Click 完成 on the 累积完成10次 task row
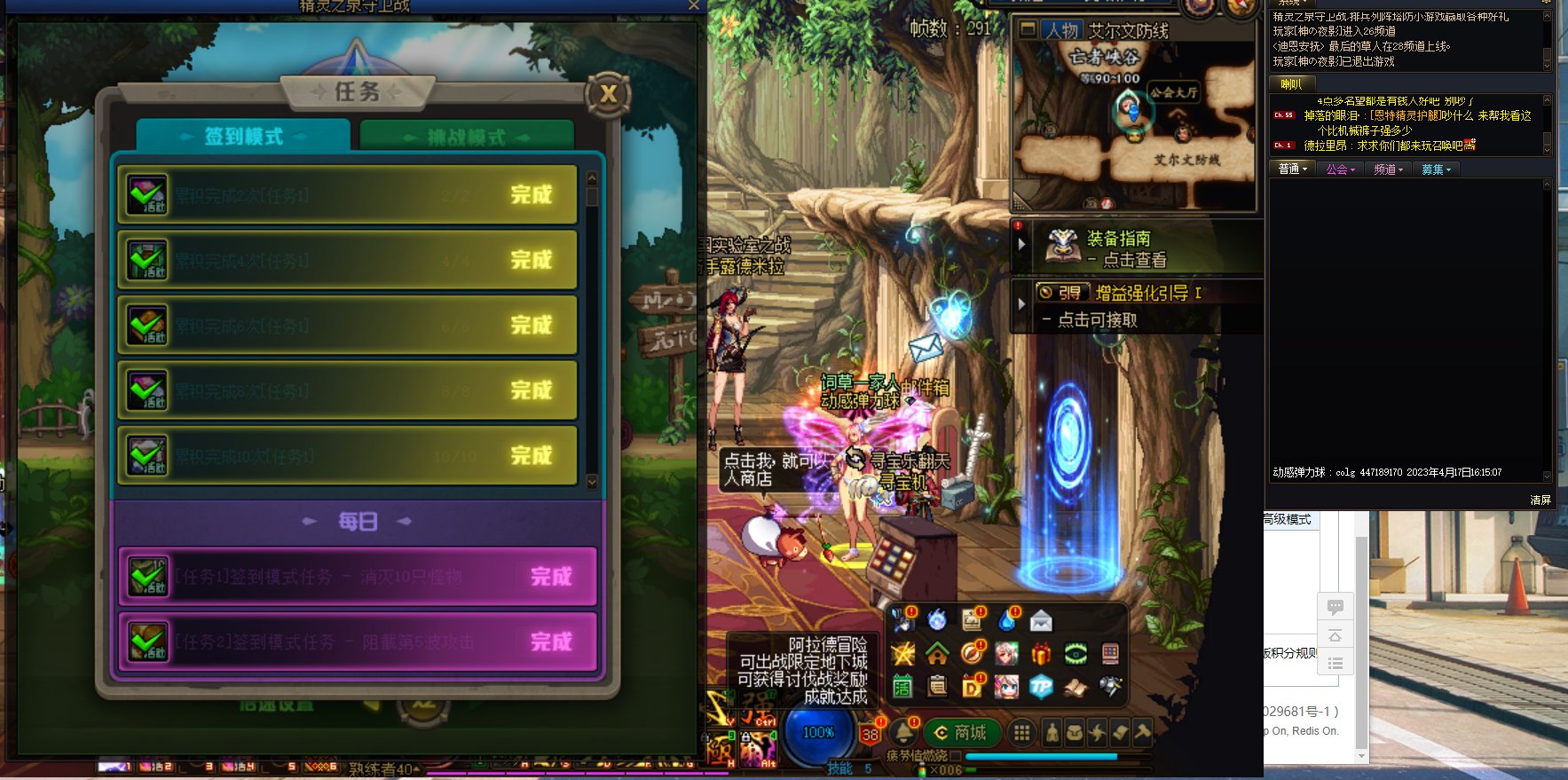Screen dimensions: 1568x780 coord(531,456)
